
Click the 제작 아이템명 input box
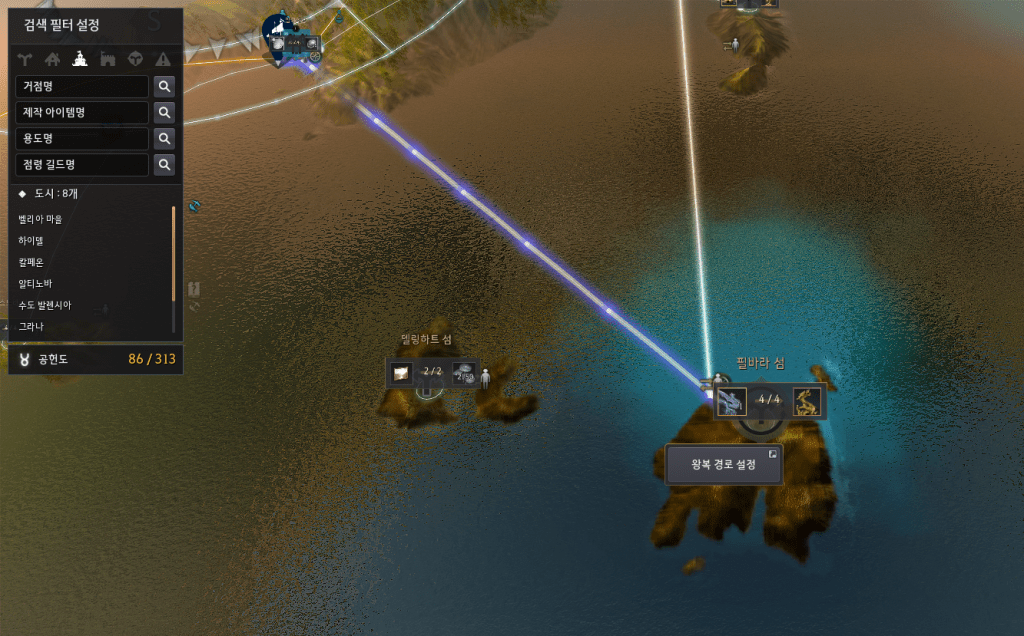[x=82, y=113]
